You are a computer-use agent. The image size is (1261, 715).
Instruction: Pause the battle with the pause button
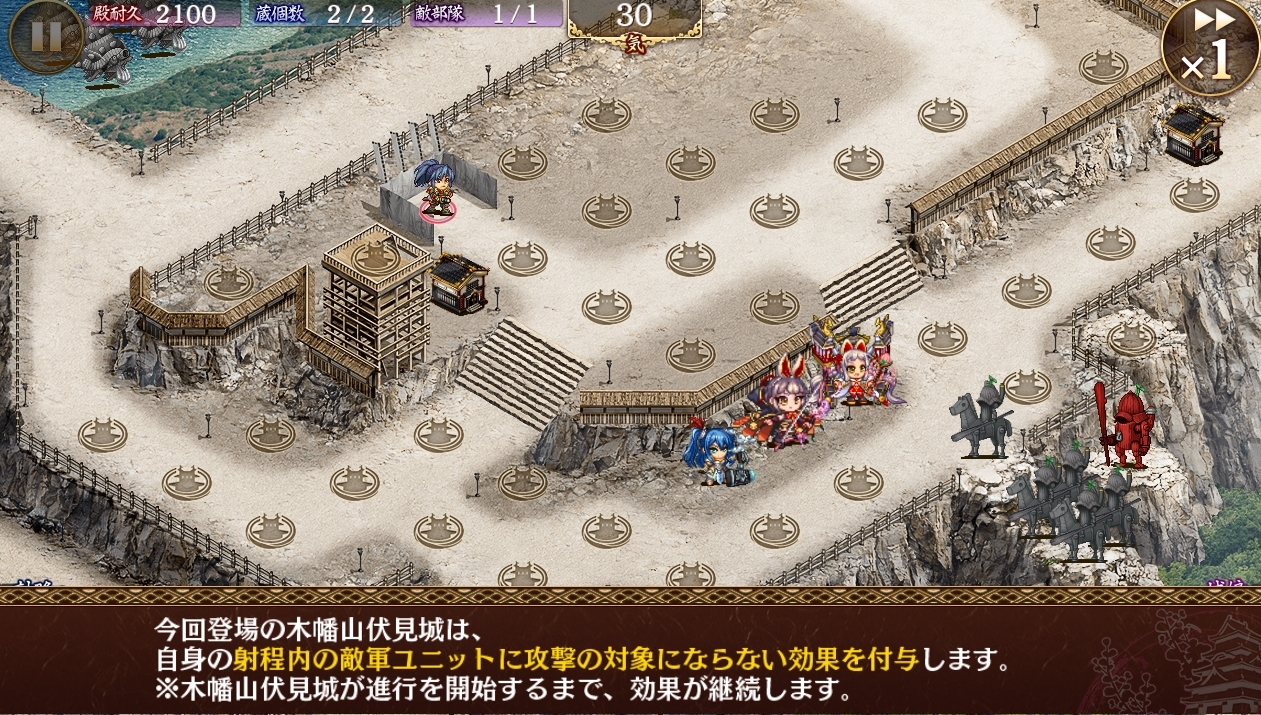pos(45,36)
